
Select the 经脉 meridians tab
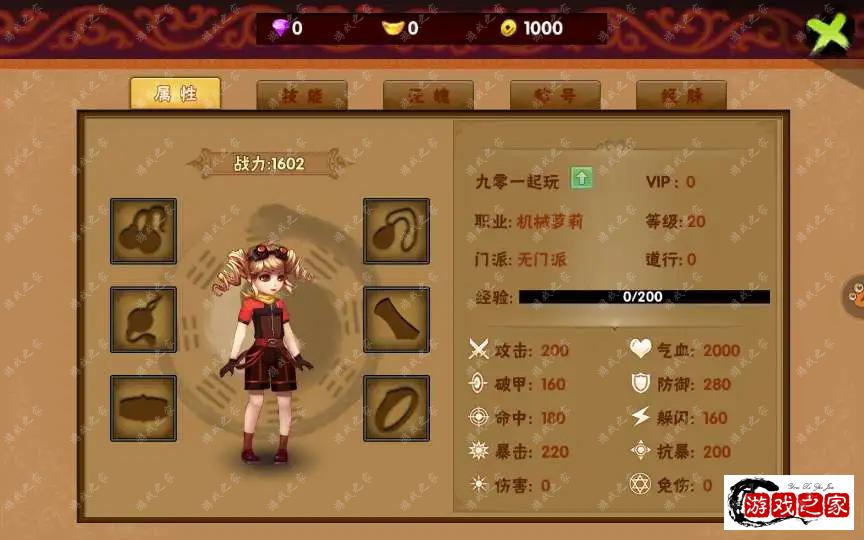tap(681, 96)
